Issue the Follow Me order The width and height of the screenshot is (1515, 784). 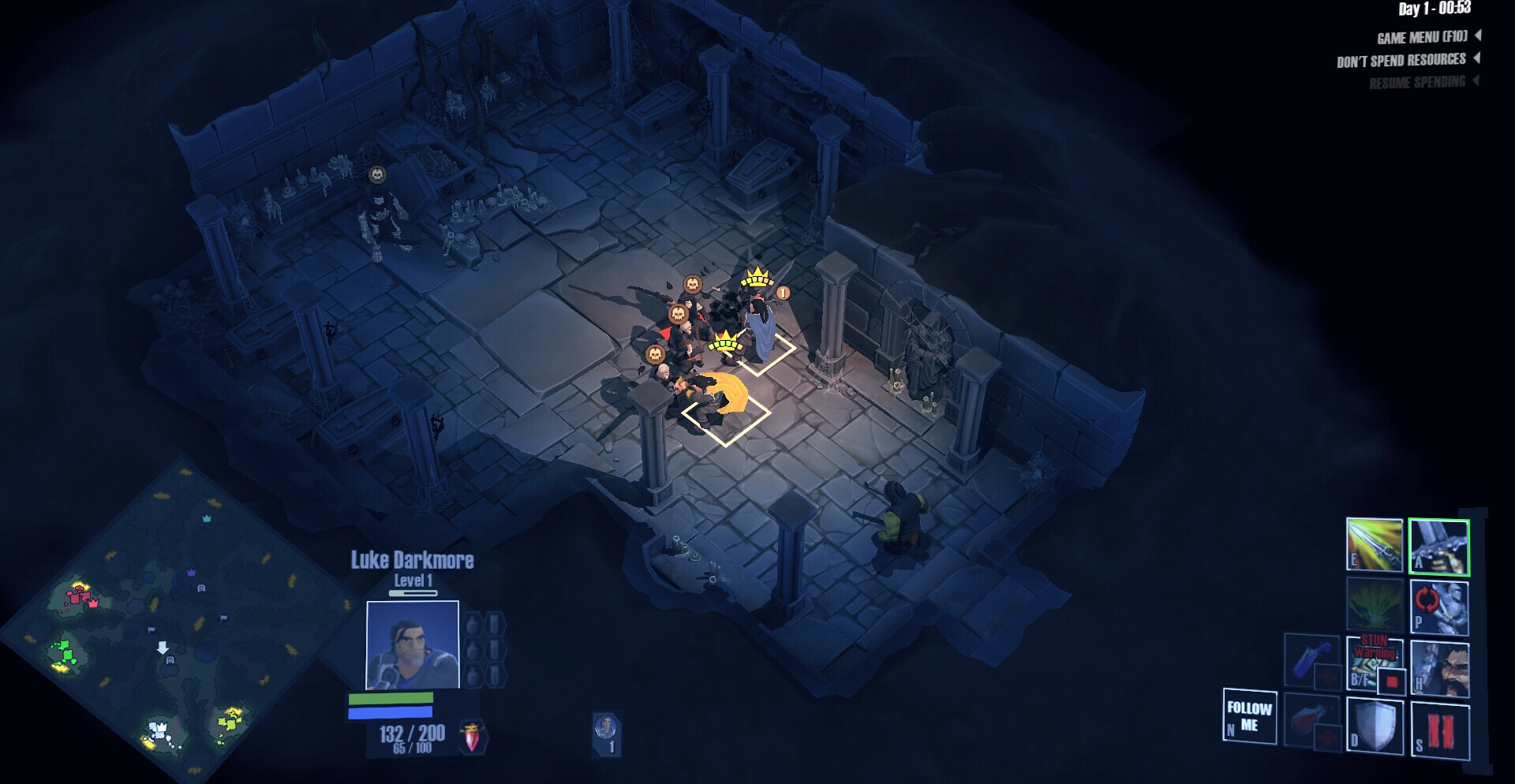[x=1249, y=716]
